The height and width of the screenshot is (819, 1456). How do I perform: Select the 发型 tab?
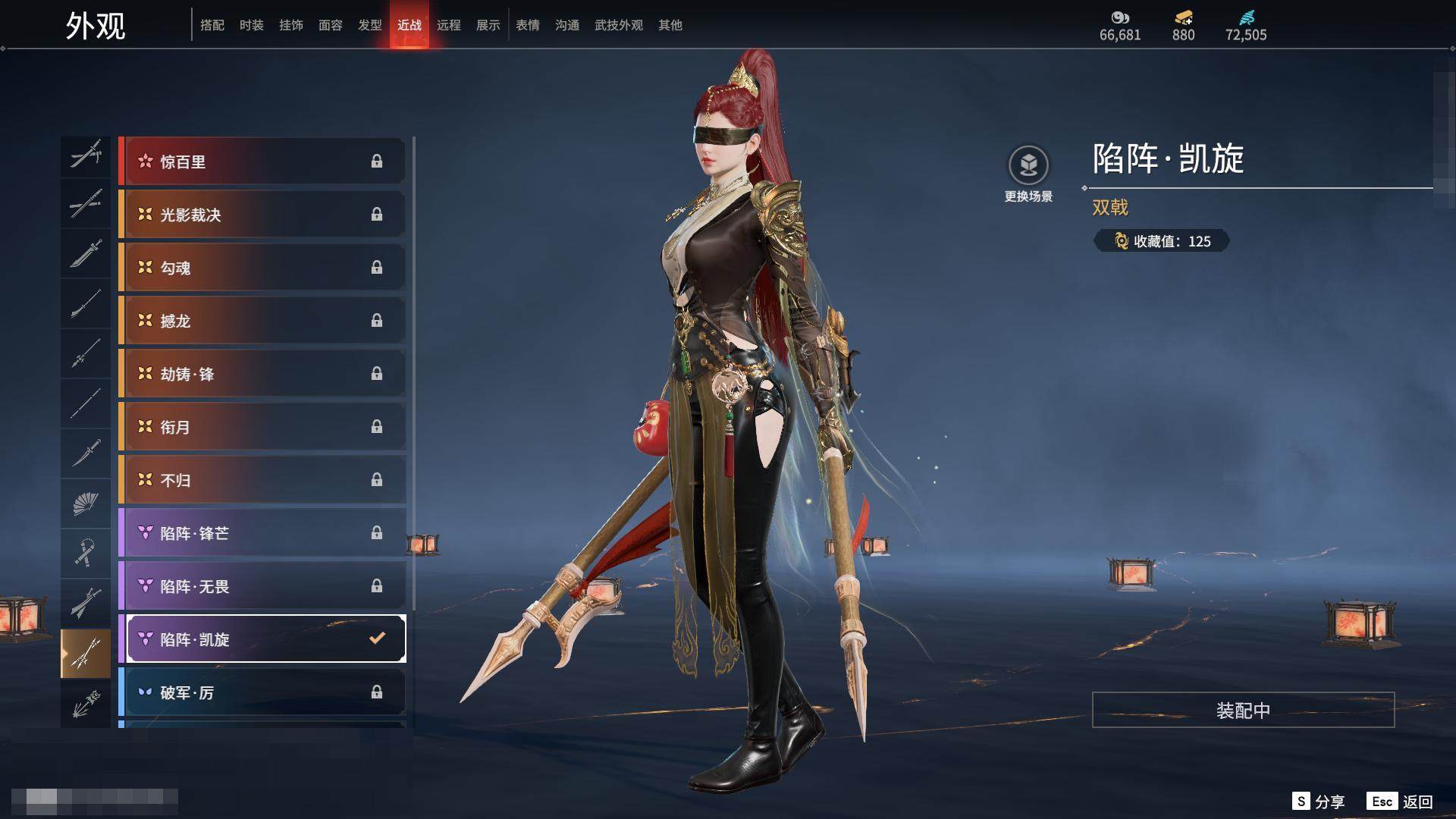369,25
